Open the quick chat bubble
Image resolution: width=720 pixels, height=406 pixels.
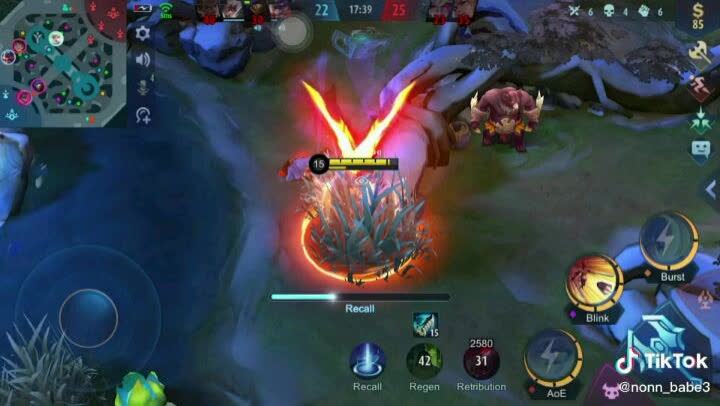pos(700,150)
